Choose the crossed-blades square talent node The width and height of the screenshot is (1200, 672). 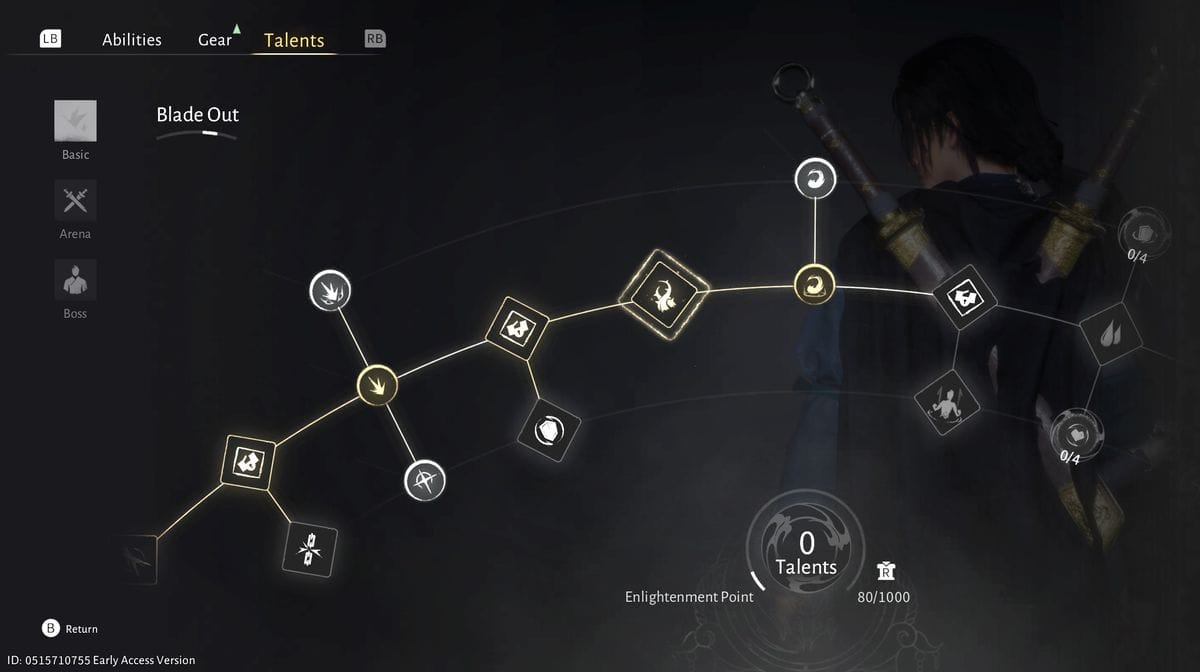[x=310, y=550]
